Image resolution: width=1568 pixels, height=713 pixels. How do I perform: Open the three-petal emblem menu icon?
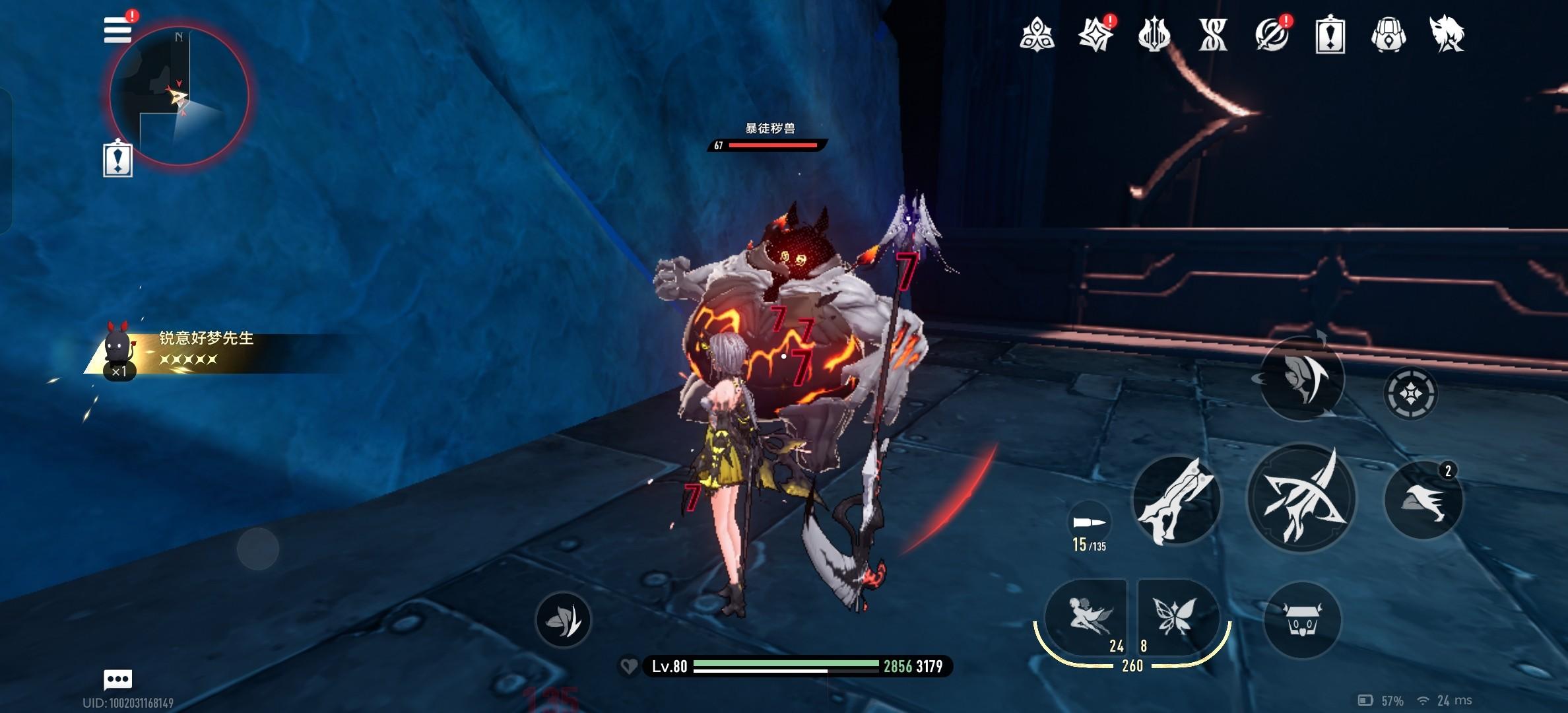click(1036, 34)
